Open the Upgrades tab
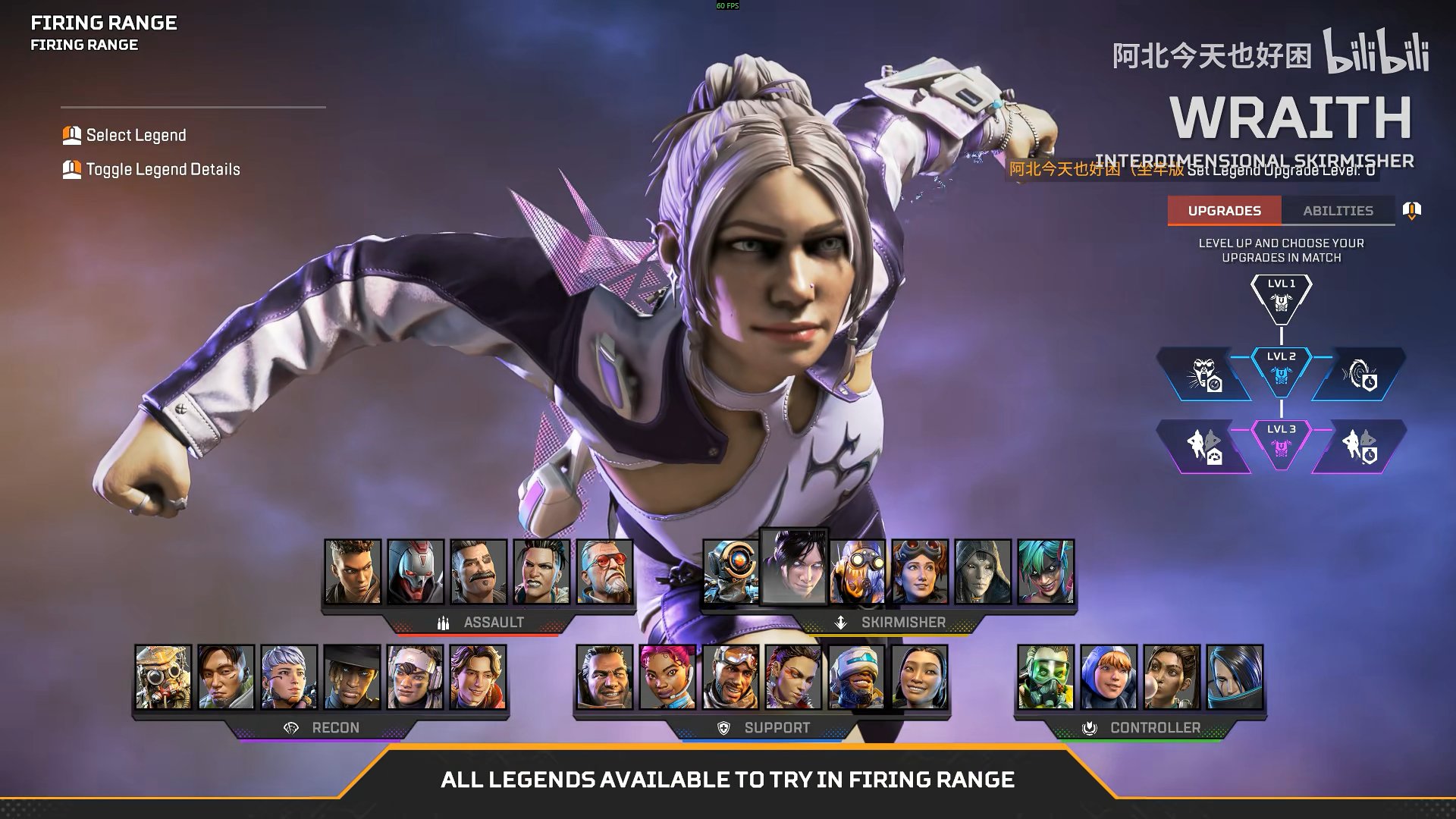The height and width of the screenshot is (819, 1456). 1224,211
